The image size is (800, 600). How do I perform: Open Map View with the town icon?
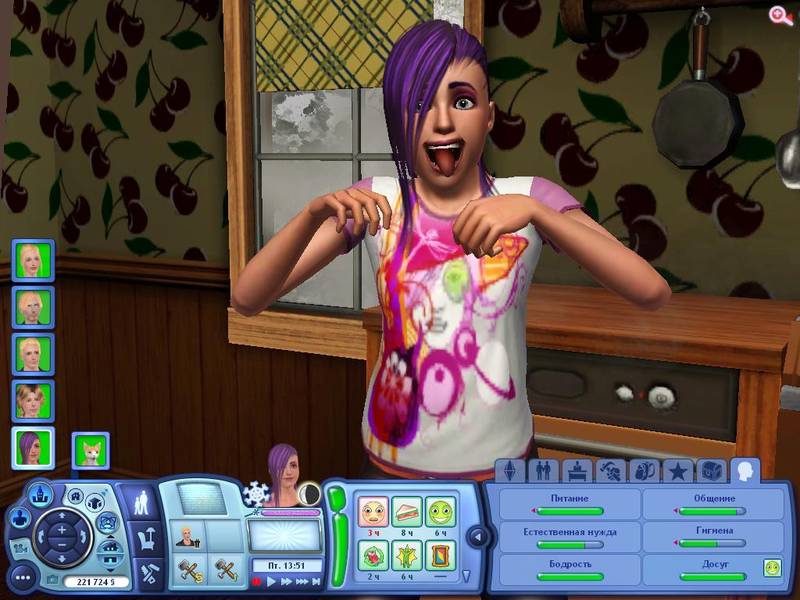point(40,493)
